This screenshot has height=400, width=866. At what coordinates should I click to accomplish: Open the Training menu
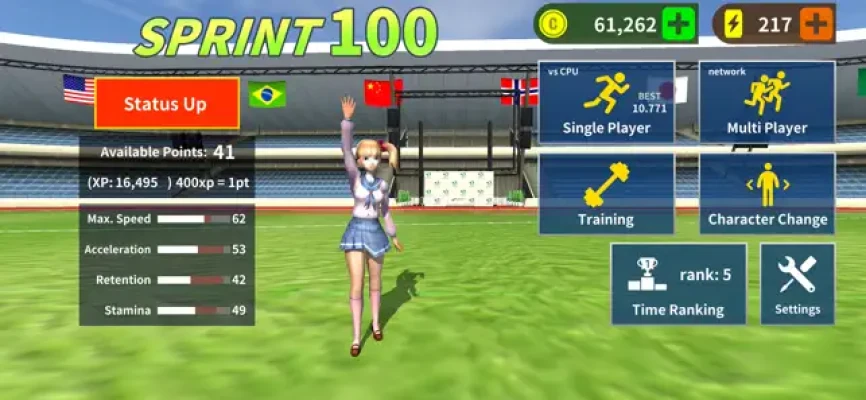[x=606, y=194]
